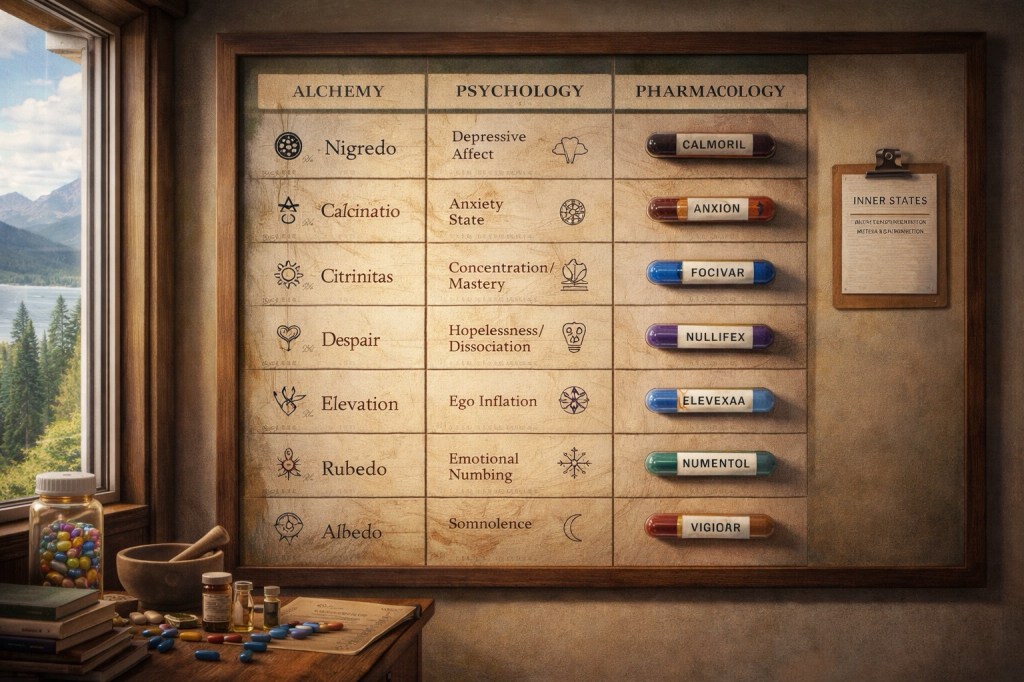Choose the blue Focivar capsule
Screen dimensions: 1024x682
[710, 272]
